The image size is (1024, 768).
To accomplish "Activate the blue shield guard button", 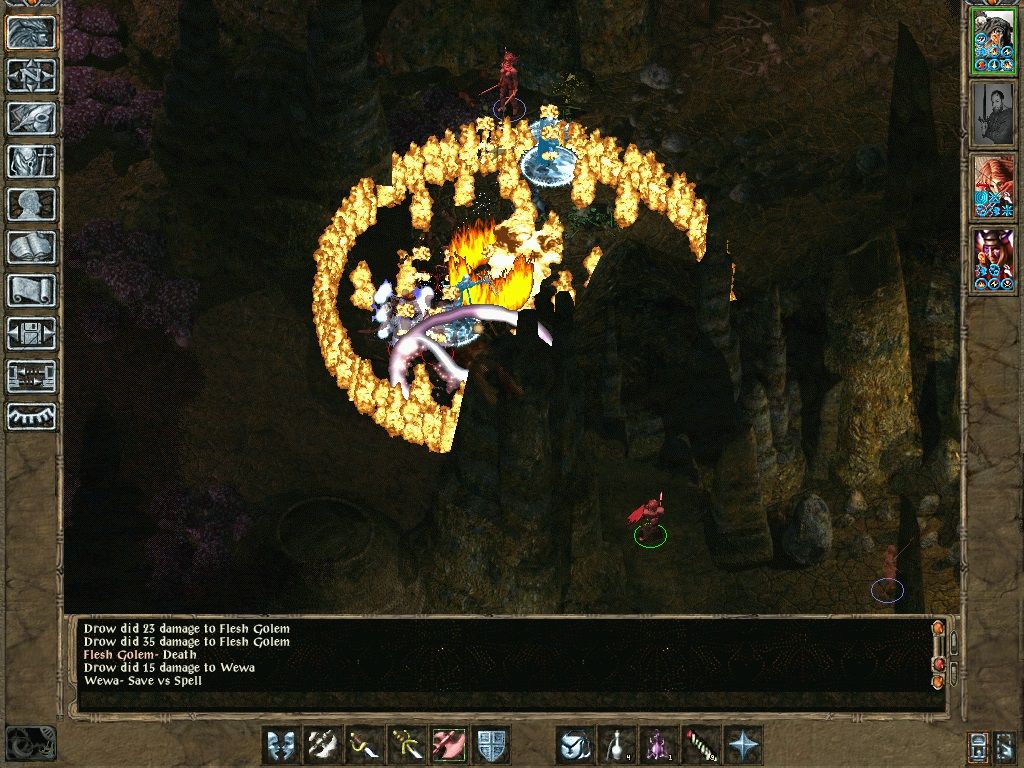I will [491, 745].
